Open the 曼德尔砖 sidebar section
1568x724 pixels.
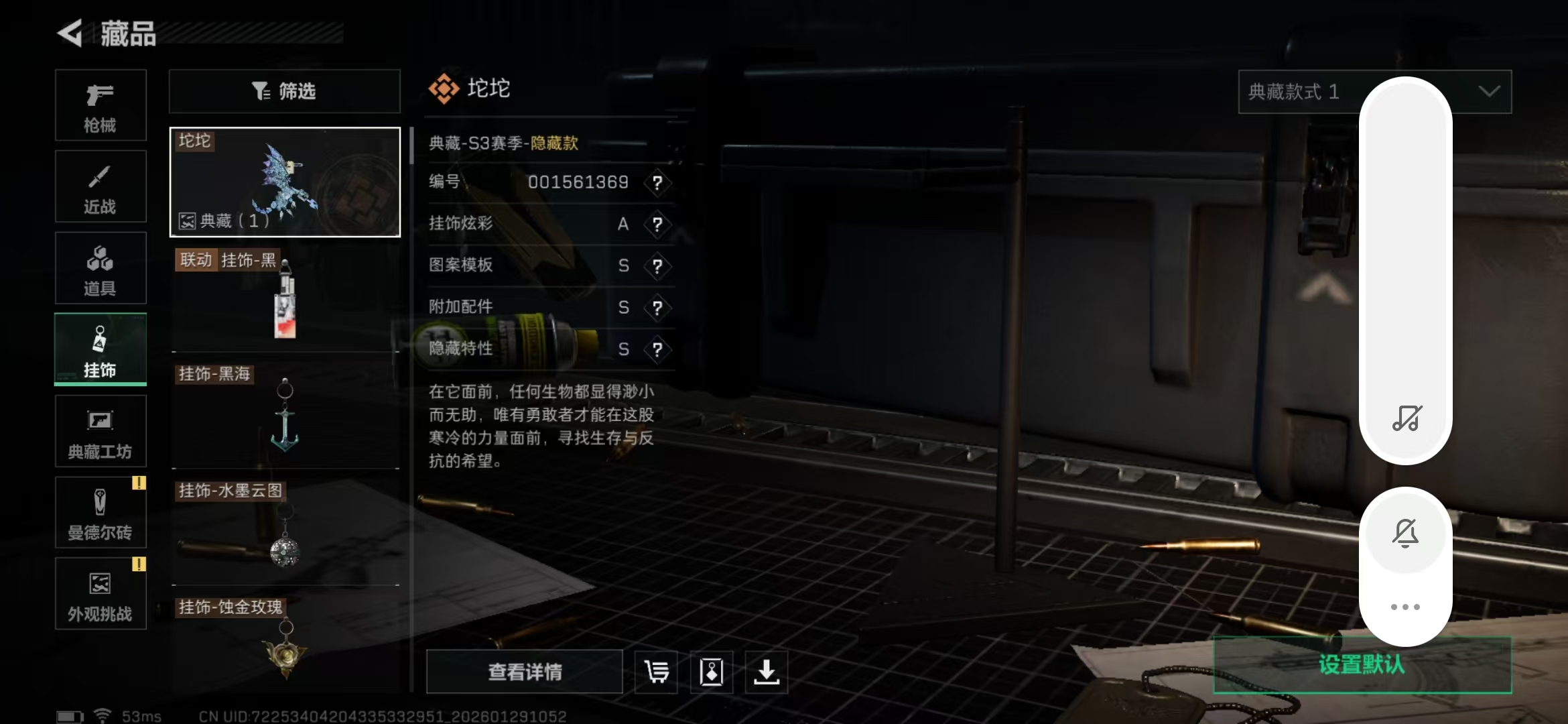101,511
